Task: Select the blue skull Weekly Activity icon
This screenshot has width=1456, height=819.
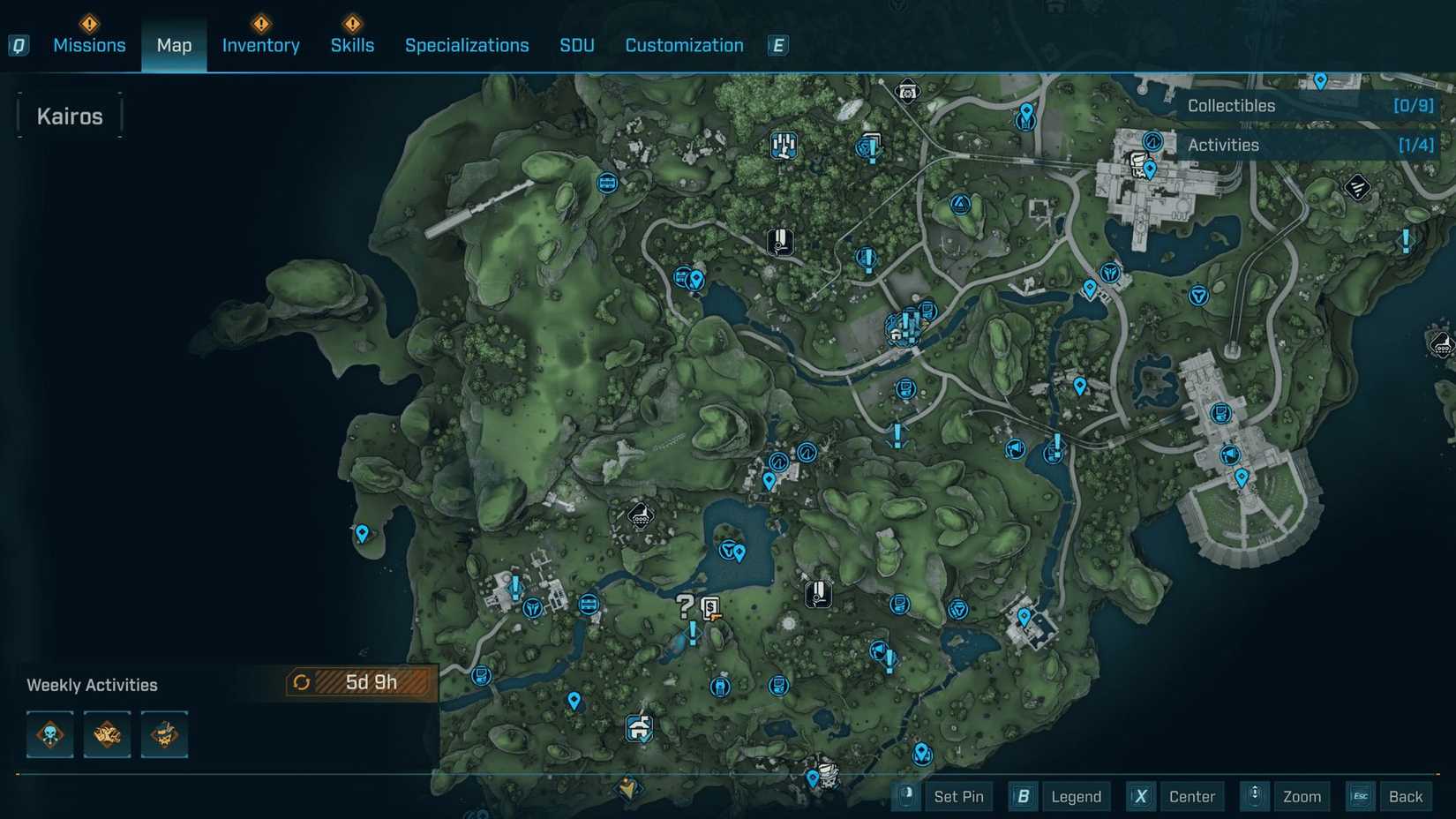Action: pos(49,733)
